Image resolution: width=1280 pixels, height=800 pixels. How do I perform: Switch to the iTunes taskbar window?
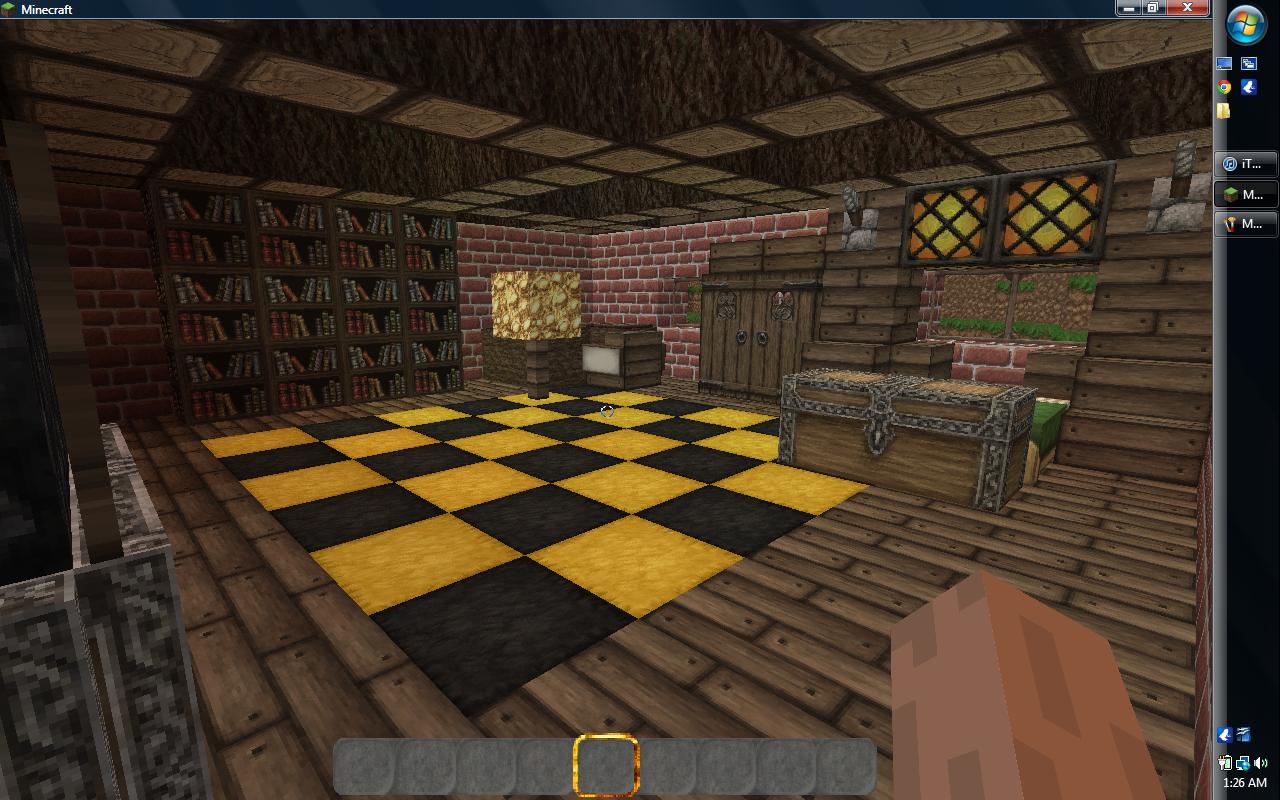tap(1246, 164)
